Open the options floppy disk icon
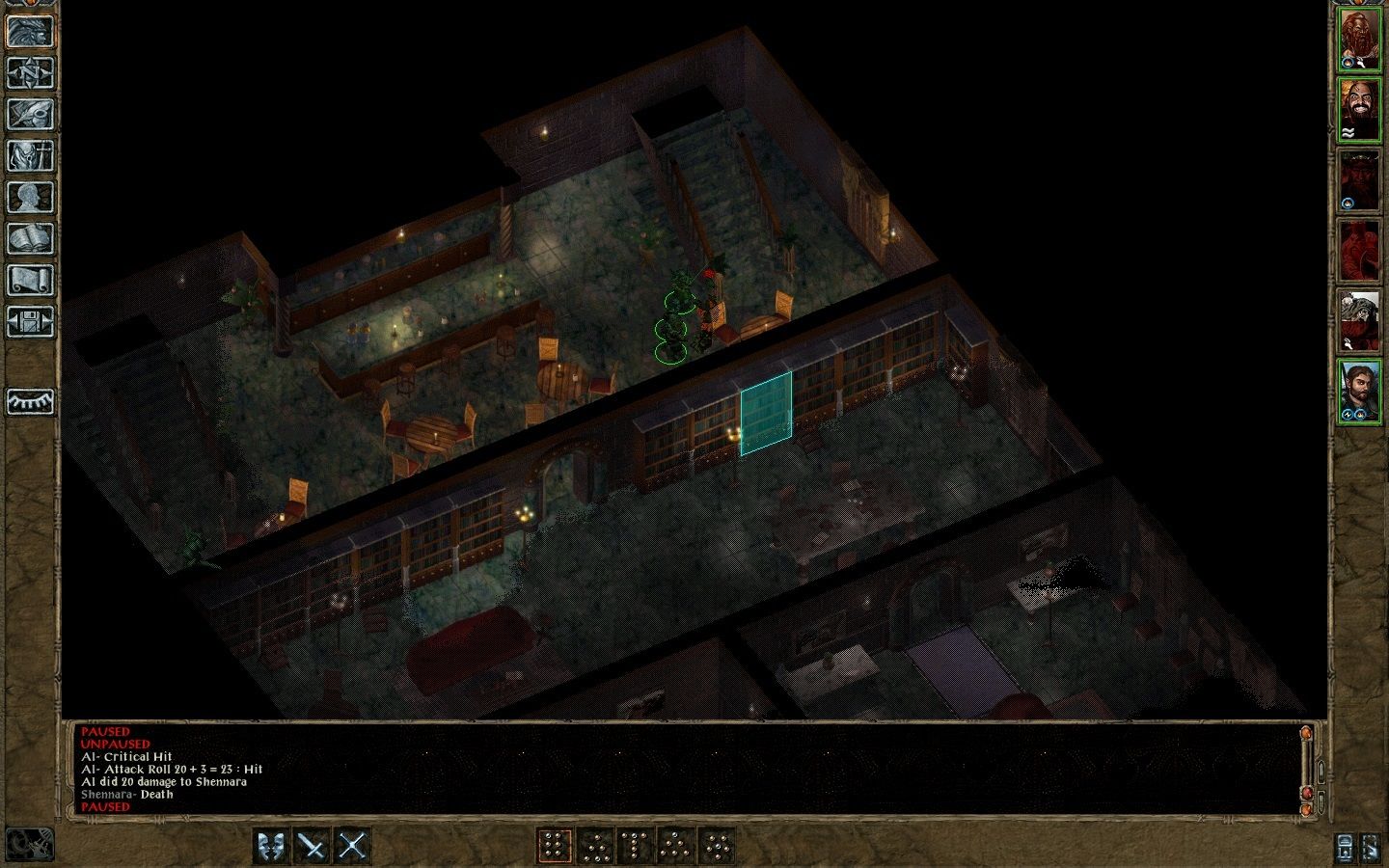1389x868 pixels. [30, 321]
